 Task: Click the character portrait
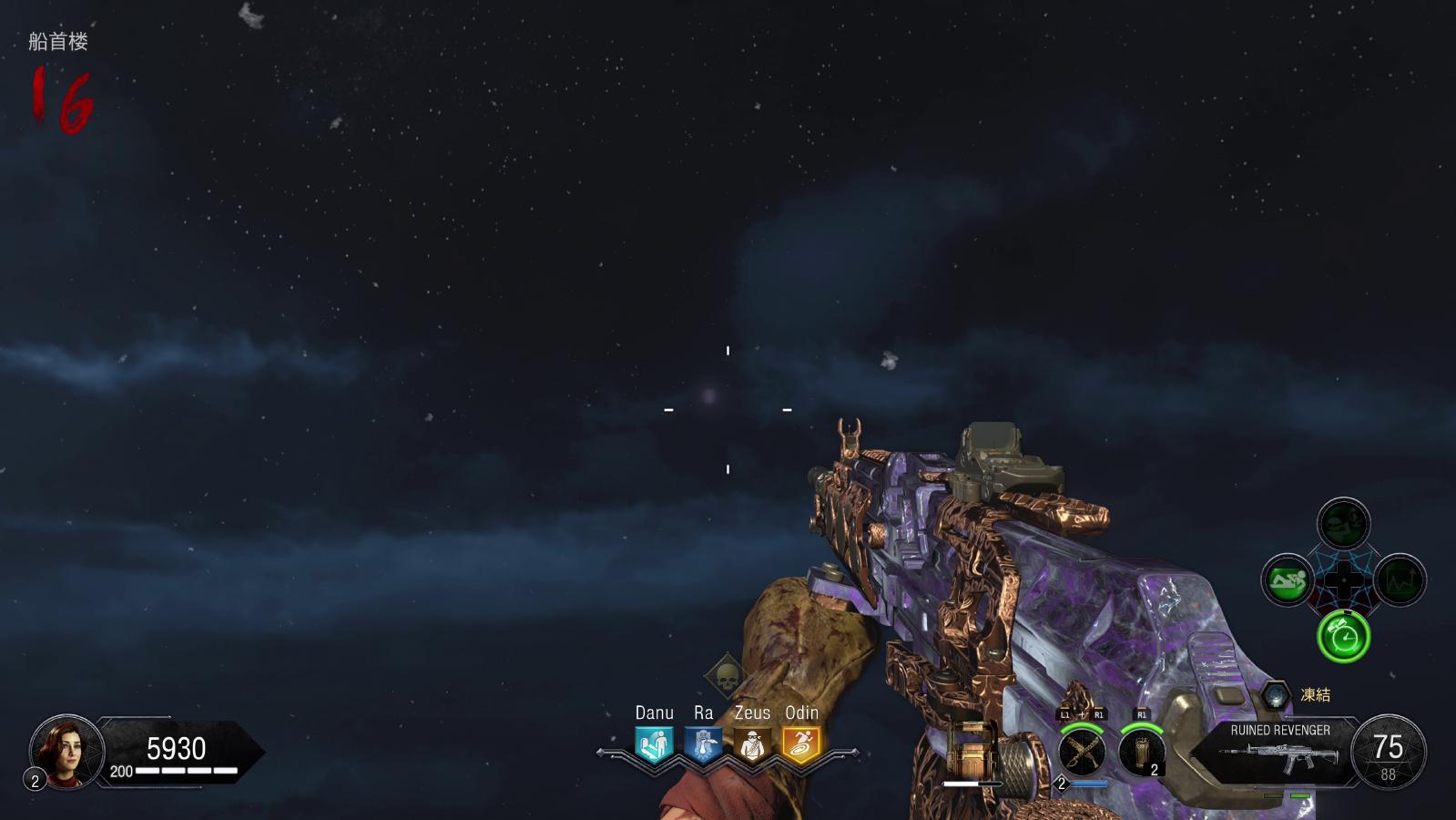click(x=66, y=750)
